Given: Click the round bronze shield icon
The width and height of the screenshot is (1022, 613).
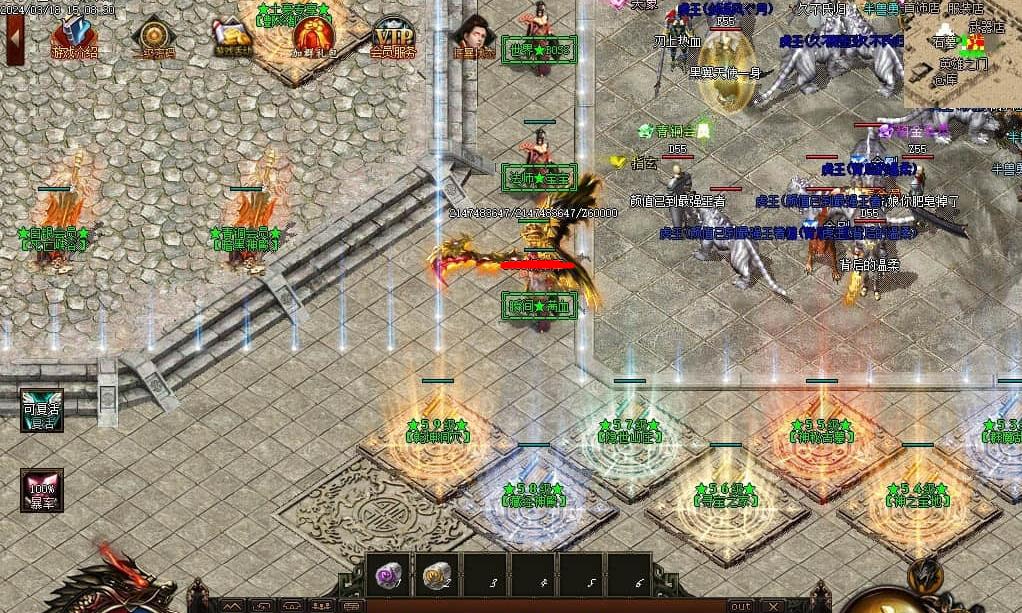Looking at the screenshot, I should 153,37.
